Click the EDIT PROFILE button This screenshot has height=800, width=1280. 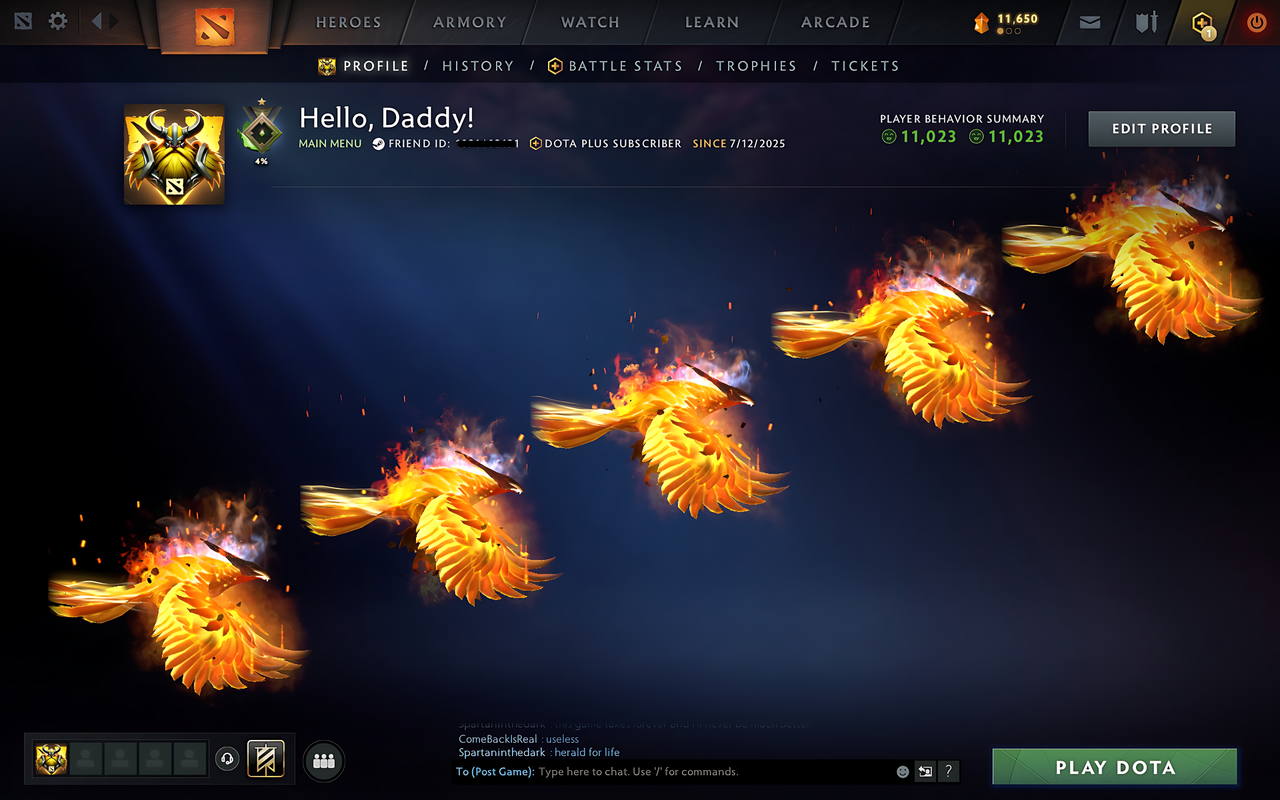[1161, 128]
